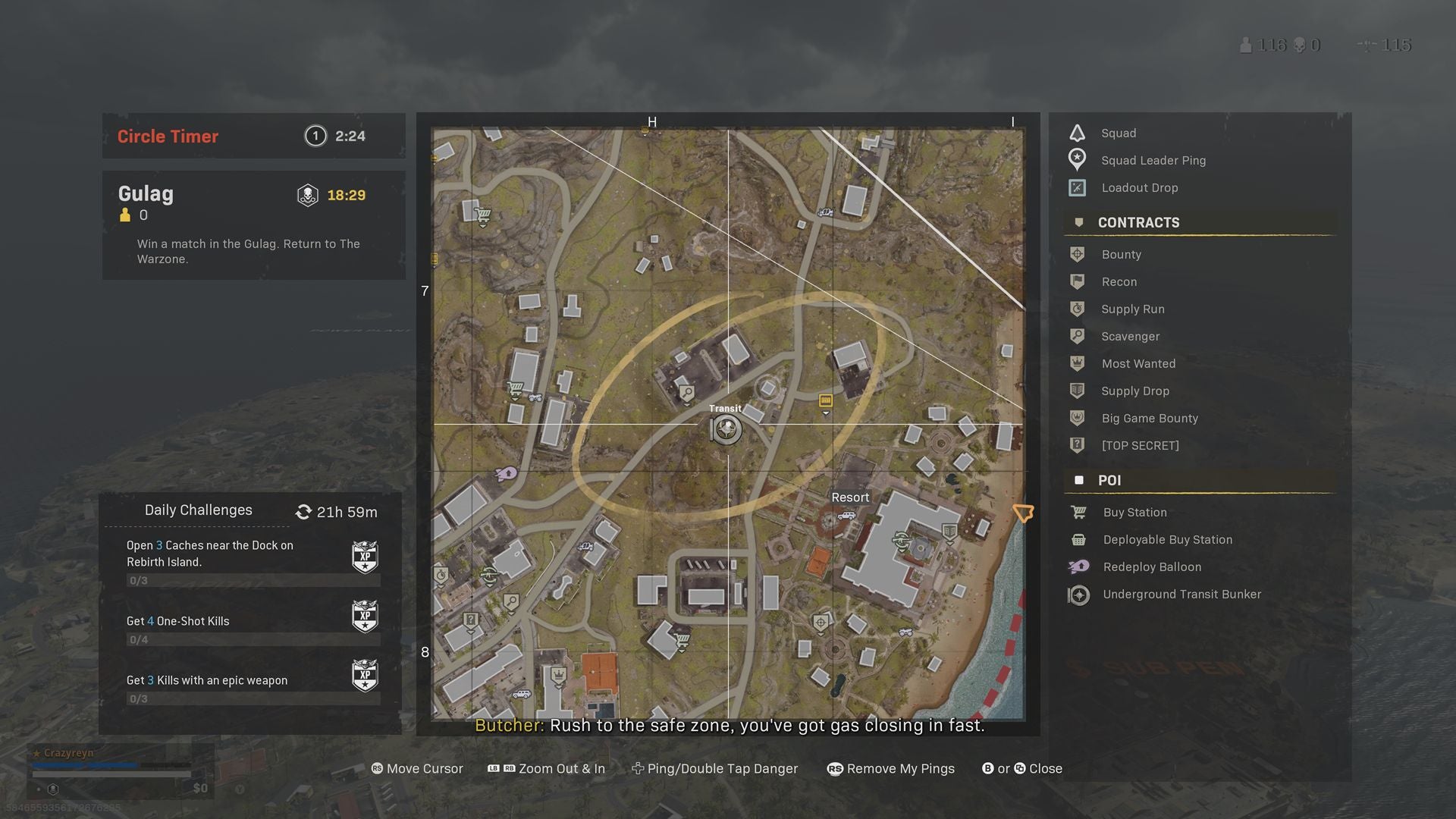
Task: Select the Underground Transit Bunker icon
Action: (x=1077, y=595)
